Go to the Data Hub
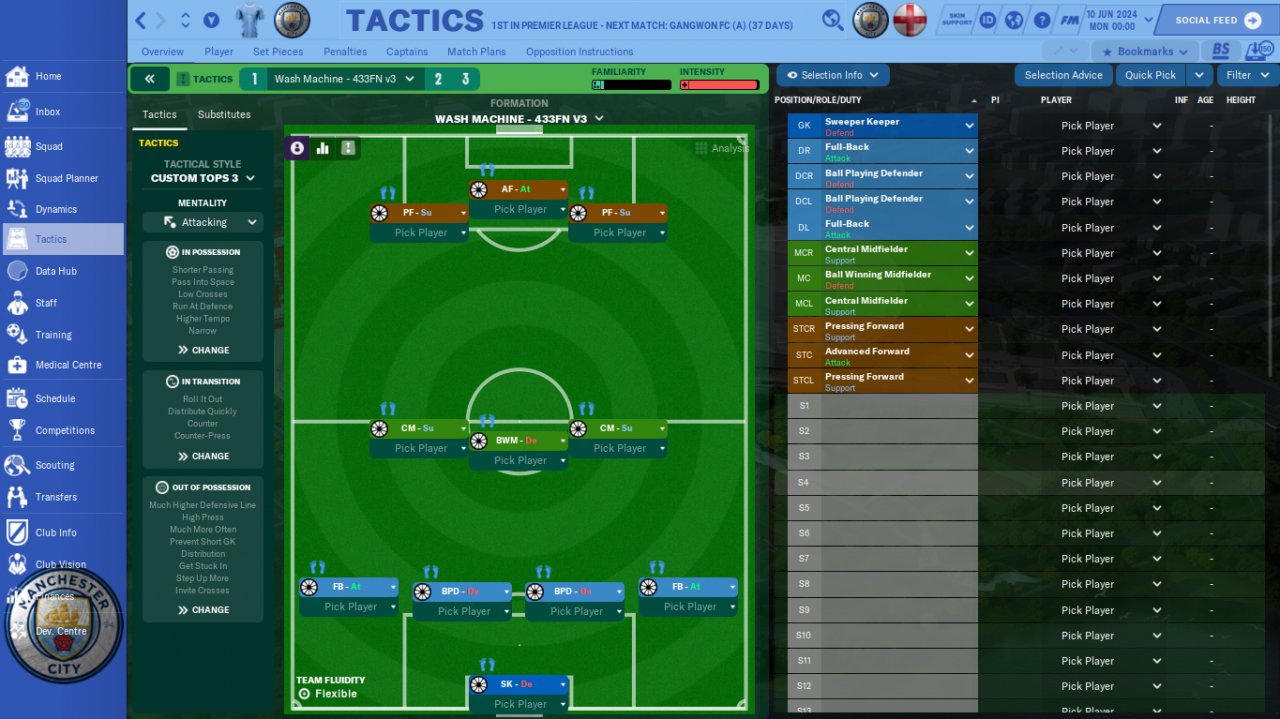1280x719 pixels. [56, 271]
